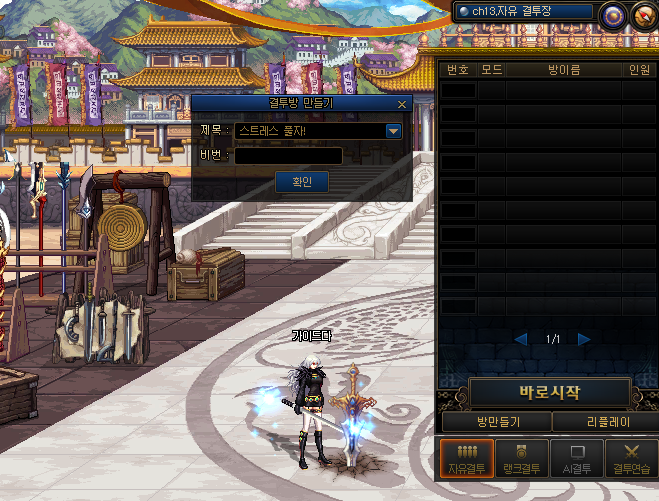Click the 방만들기 create room button
This screenshot has width=659, height=501.
497,422
